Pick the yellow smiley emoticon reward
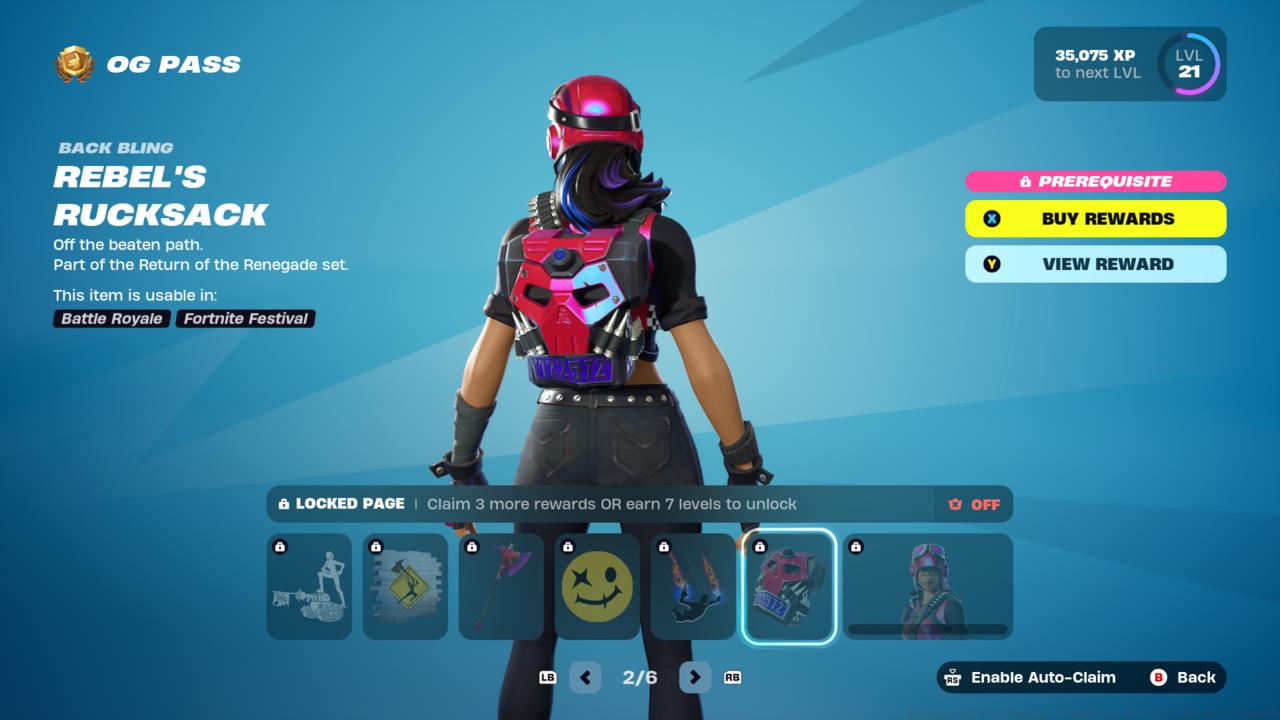The image size is (1280, 720). 597,586
